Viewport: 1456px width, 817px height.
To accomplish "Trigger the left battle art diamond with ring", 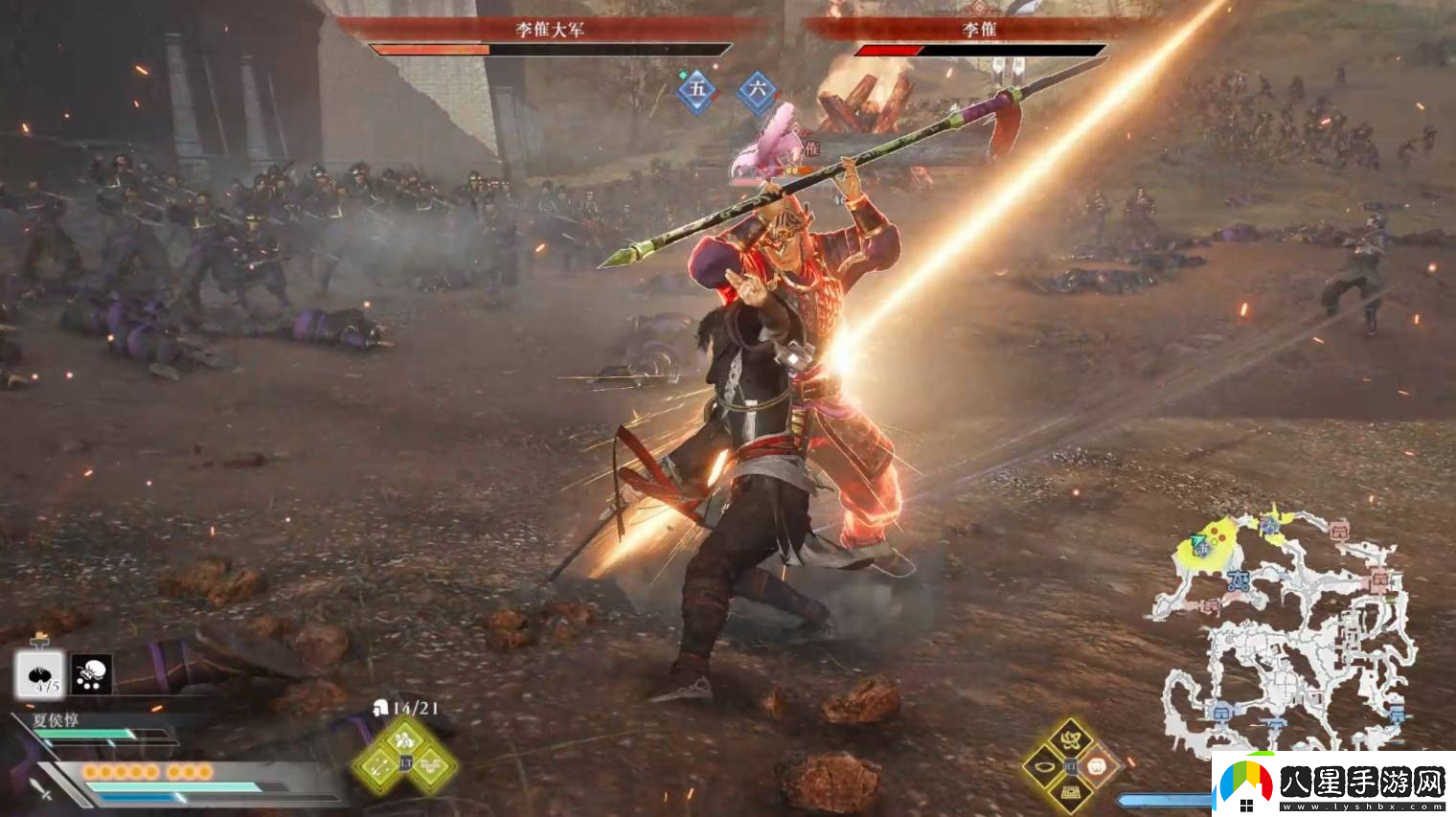I will (1043, 766).
